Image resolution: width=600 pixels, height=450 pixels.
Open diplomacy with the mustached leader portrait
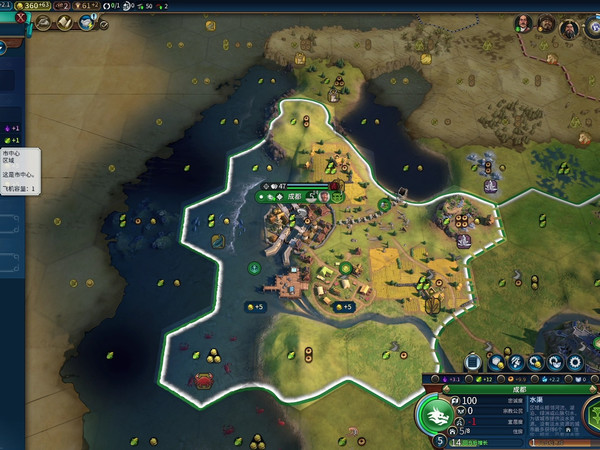(525, 23)
